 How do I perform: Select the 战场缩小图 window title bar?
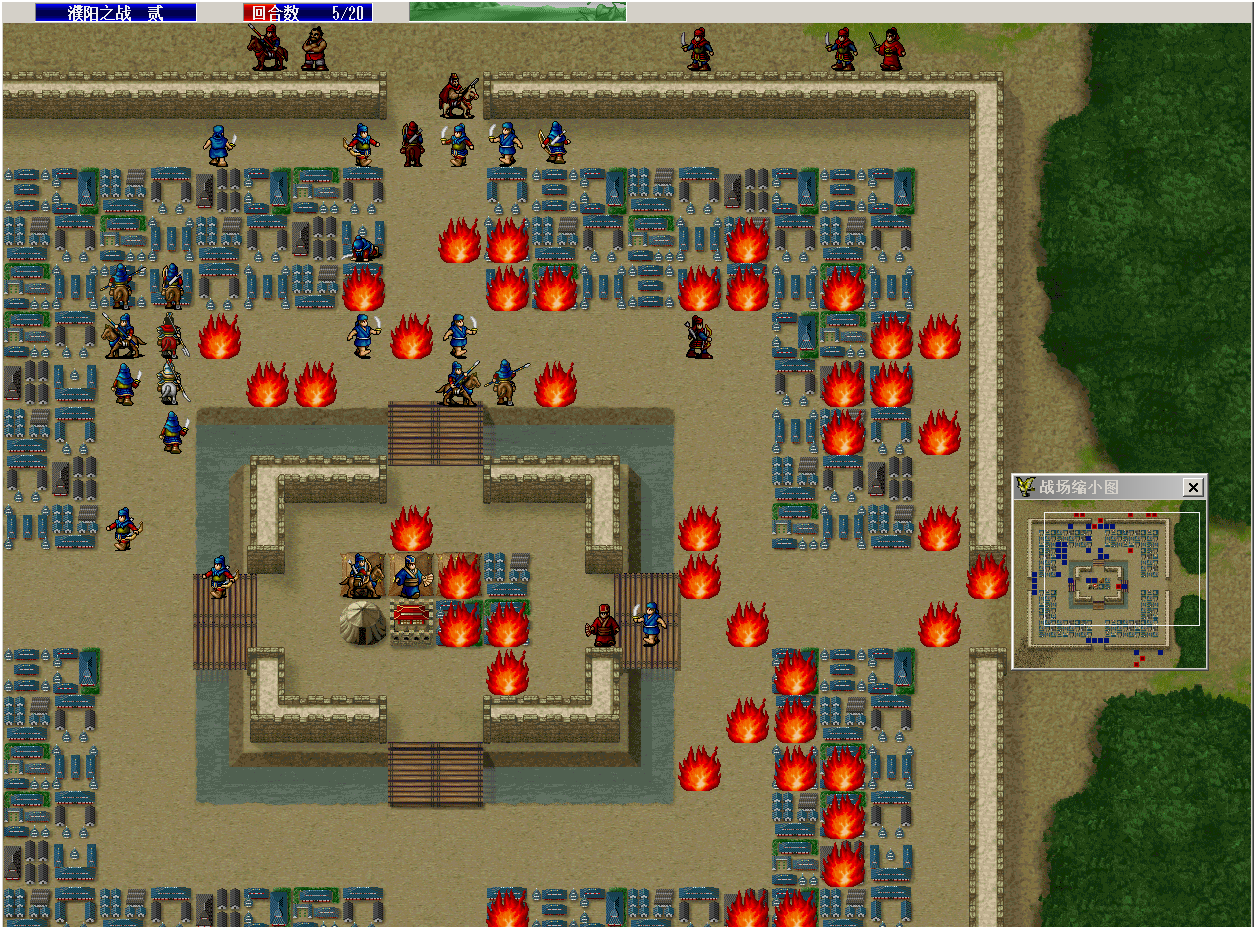[x=1100, y=487]
